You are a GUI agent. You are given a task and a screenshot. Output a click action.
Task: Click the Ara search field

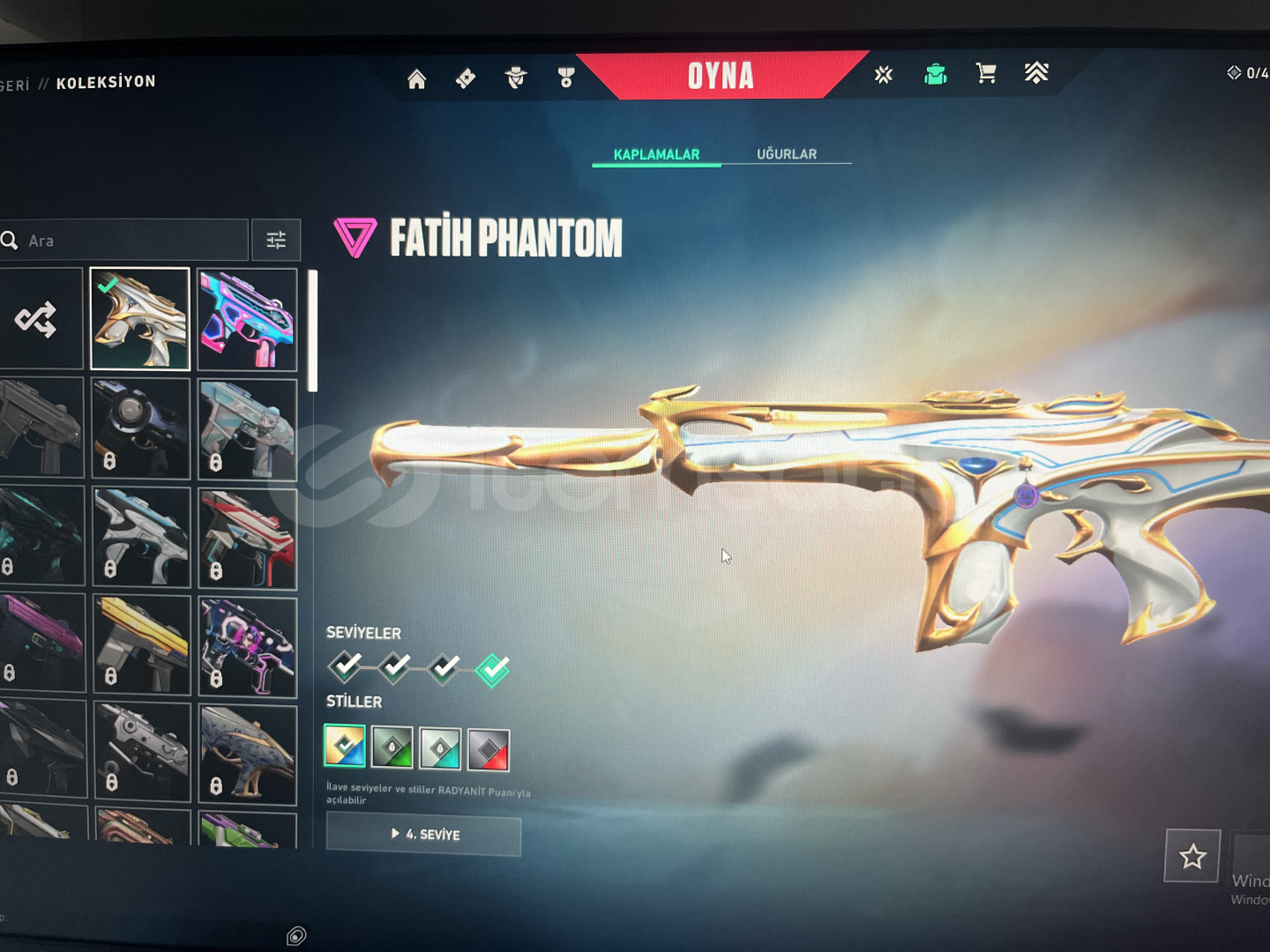(132, 241)
